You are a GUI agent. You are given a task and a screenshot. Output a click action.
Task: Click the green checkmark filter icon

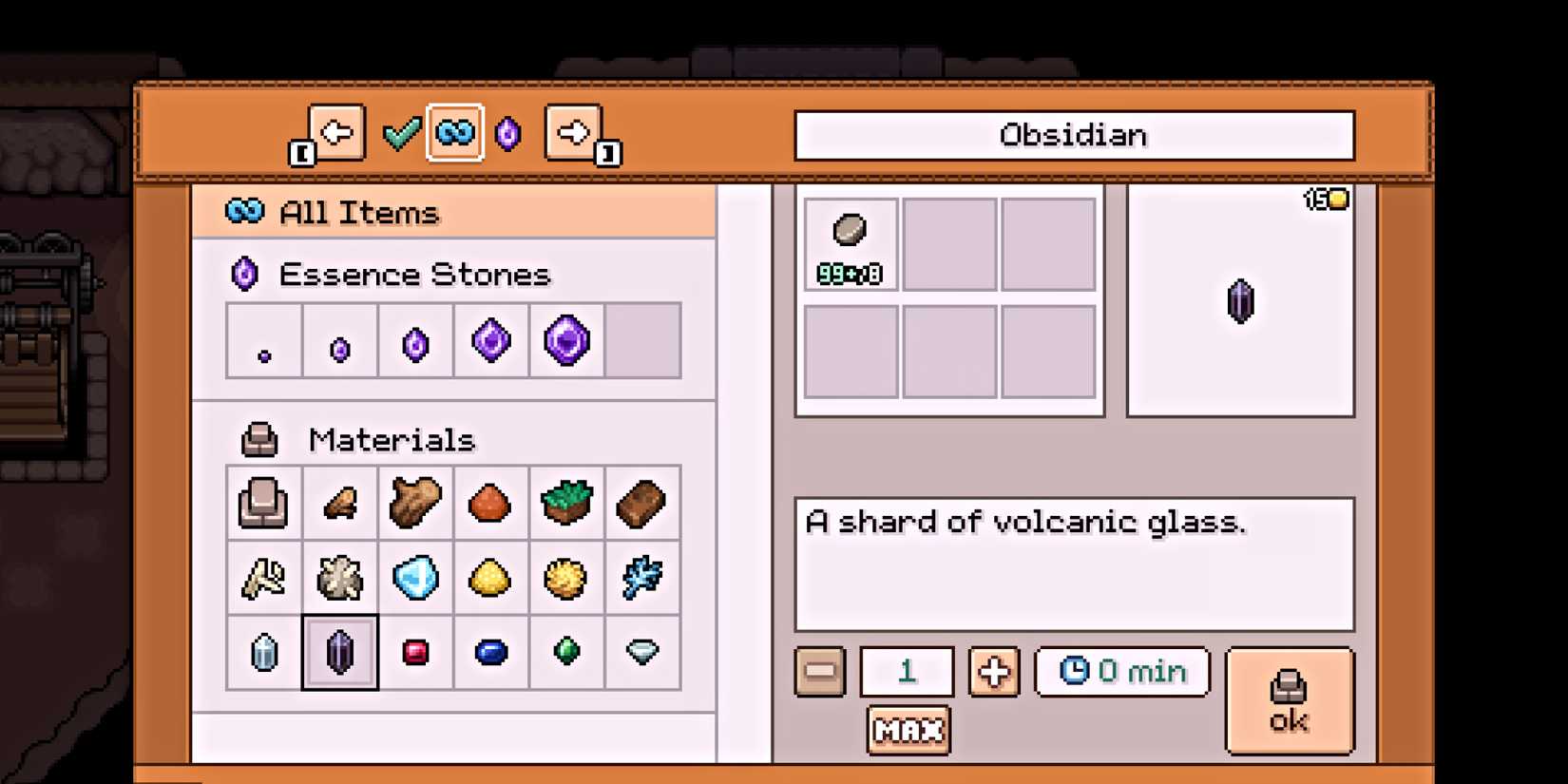click(403, 132)
